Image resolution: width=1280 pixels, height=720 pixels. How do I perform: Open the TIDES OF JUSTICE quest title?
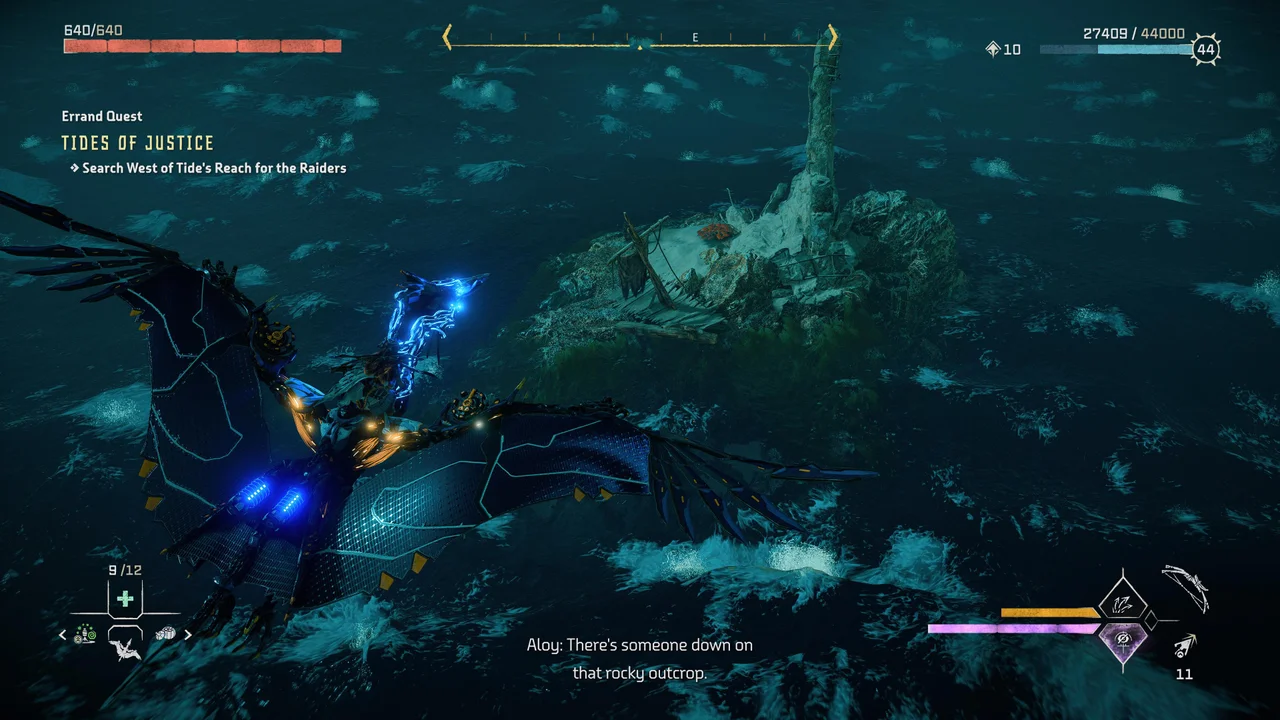139,142
